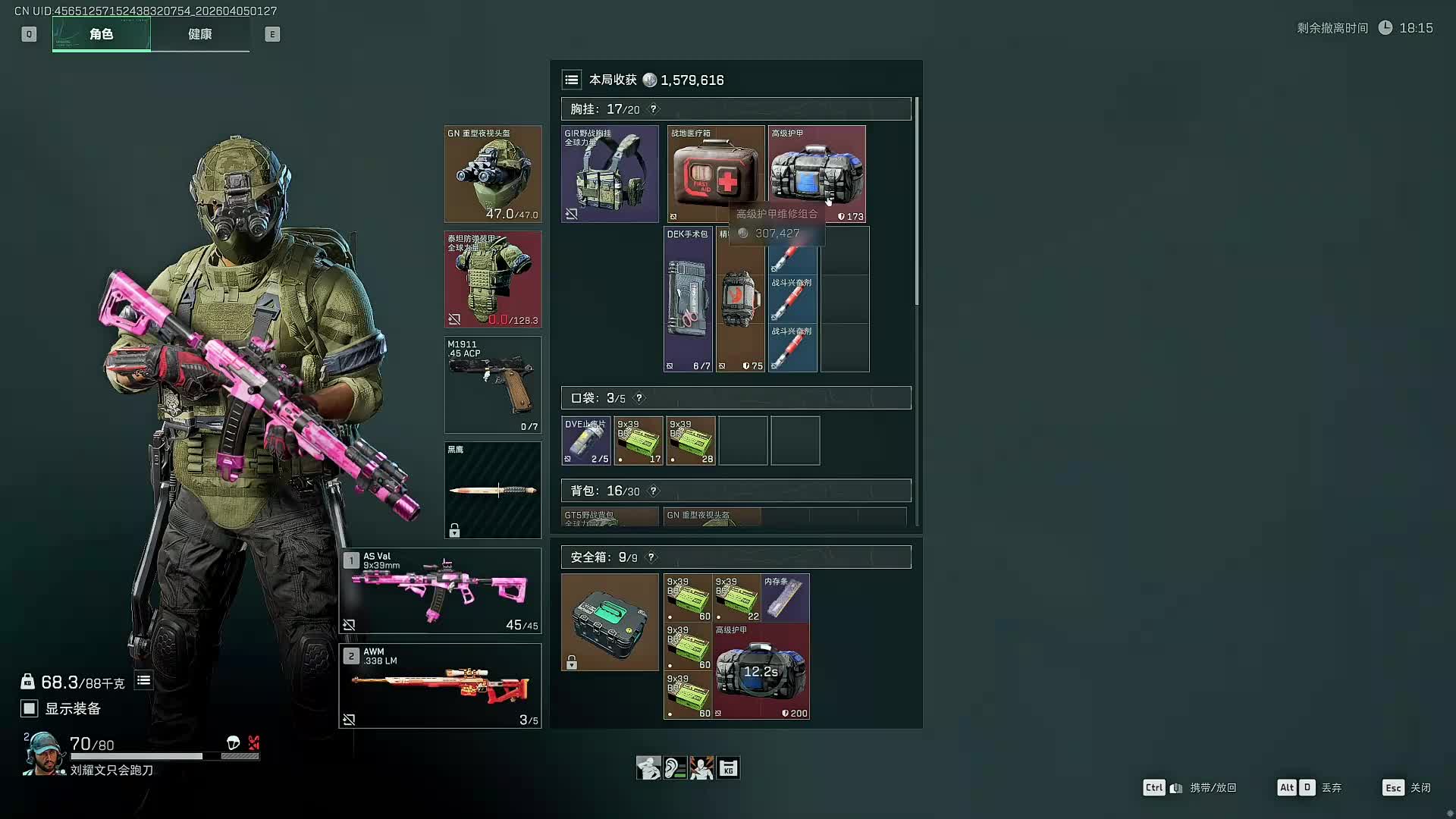Choose the 黑鹰 knife slot
This screenshot has height=819, width=1456.
click(493, 490)
